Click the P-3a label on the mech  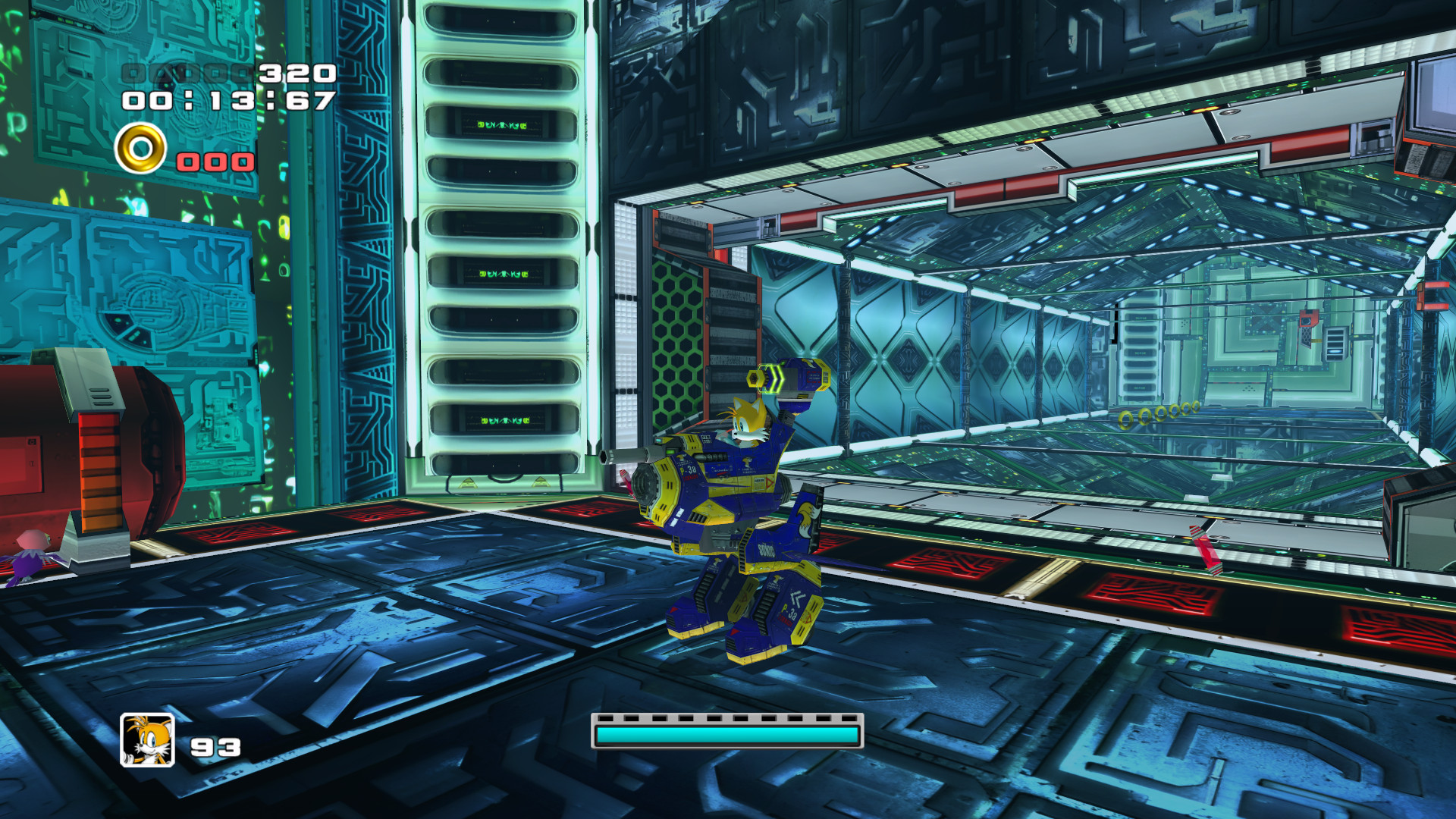click(x=687, y=470)
